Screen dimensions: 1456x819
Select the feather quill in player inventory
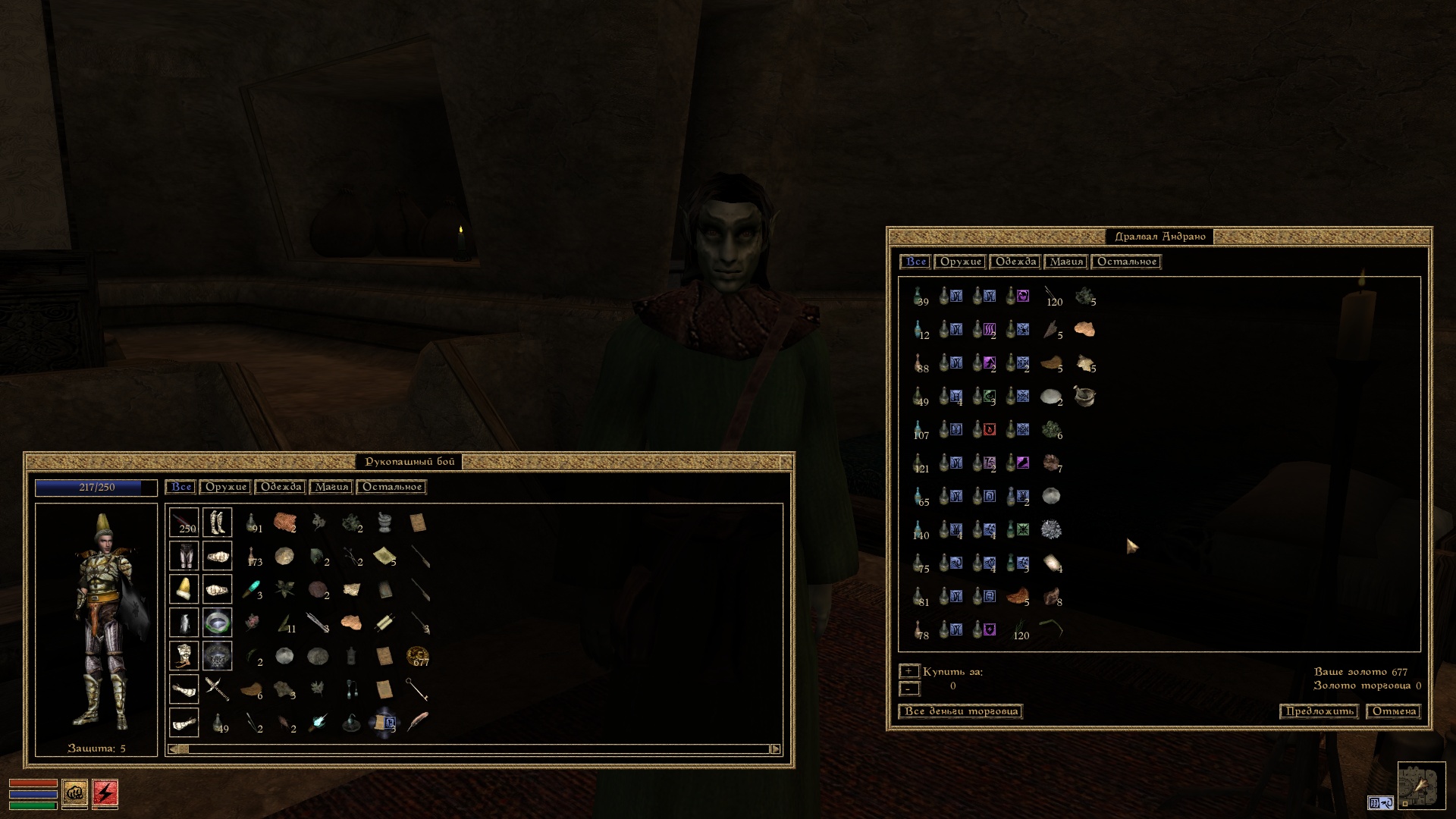[x=417, y=722]
